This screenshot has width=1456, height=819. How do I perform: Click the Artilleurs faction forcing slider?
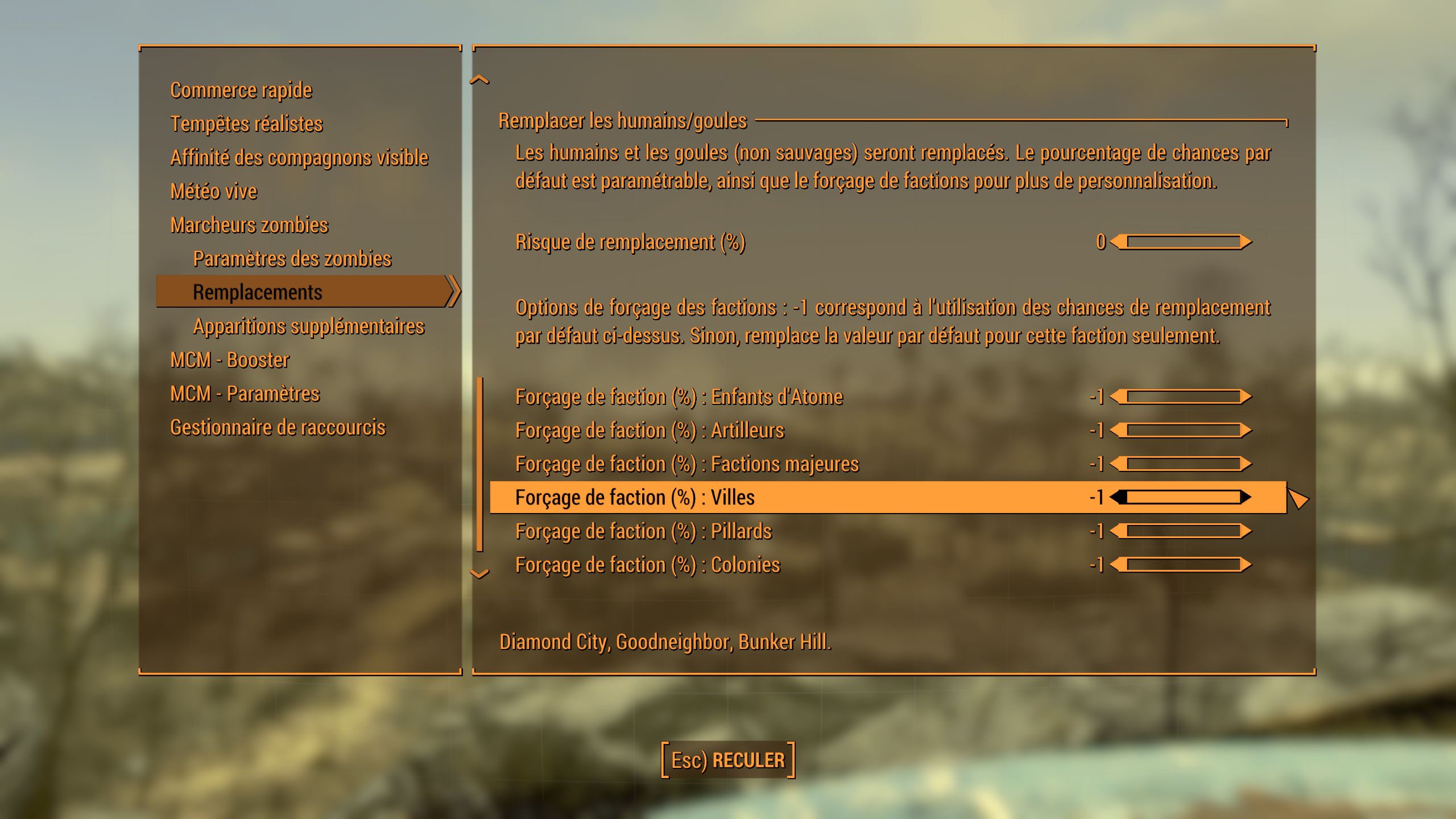[1183, 430]
